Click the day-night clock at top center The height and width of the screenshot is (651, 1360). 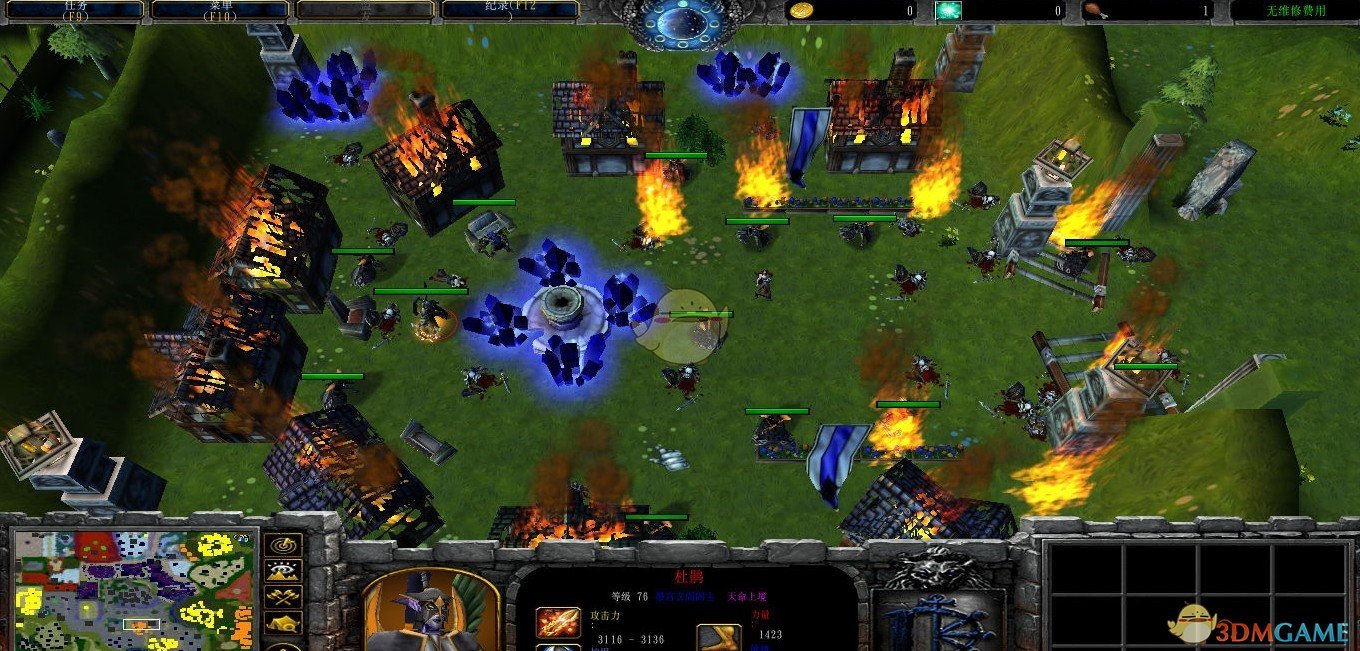point(679,22)
